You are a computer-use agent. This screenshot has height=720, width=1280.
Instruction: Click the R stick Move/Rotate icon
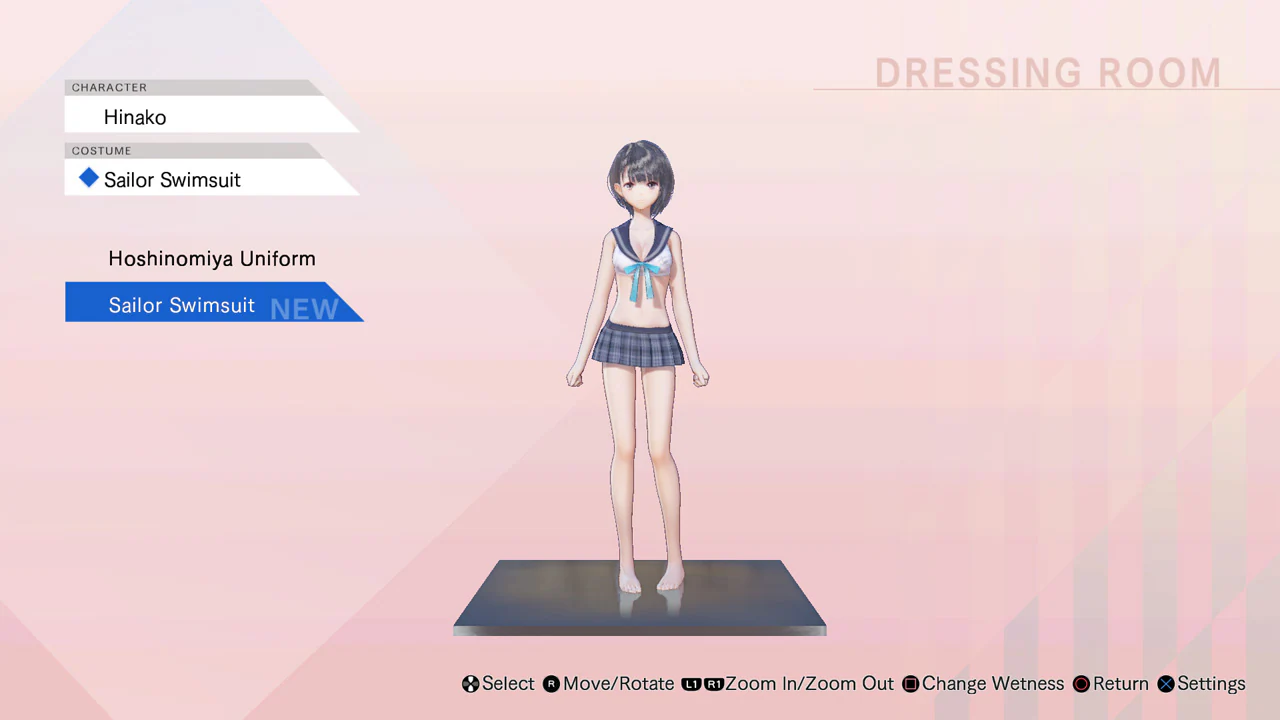coord(551,684)
